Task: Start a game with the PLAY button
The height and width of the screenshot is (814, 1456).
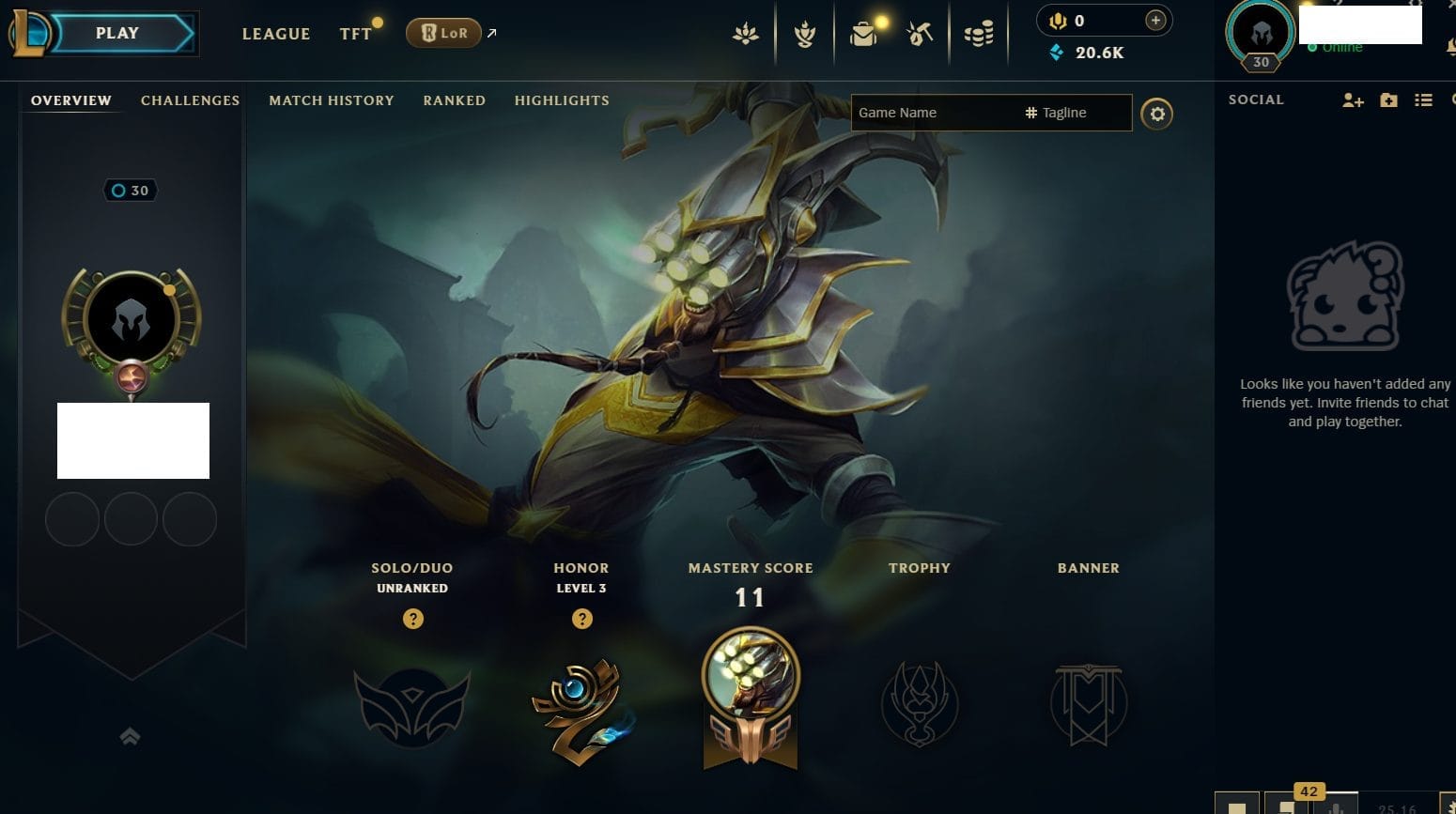Action: [x=118, y=34]
